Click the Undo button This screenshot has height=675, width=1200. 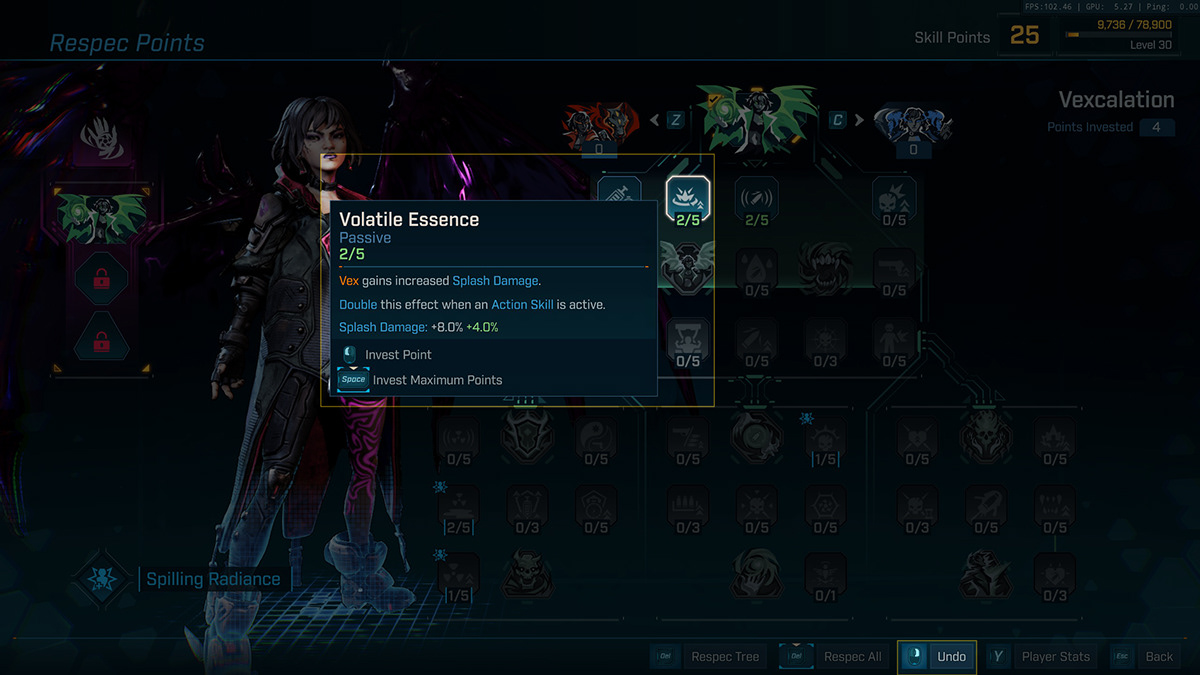[937, 657]
